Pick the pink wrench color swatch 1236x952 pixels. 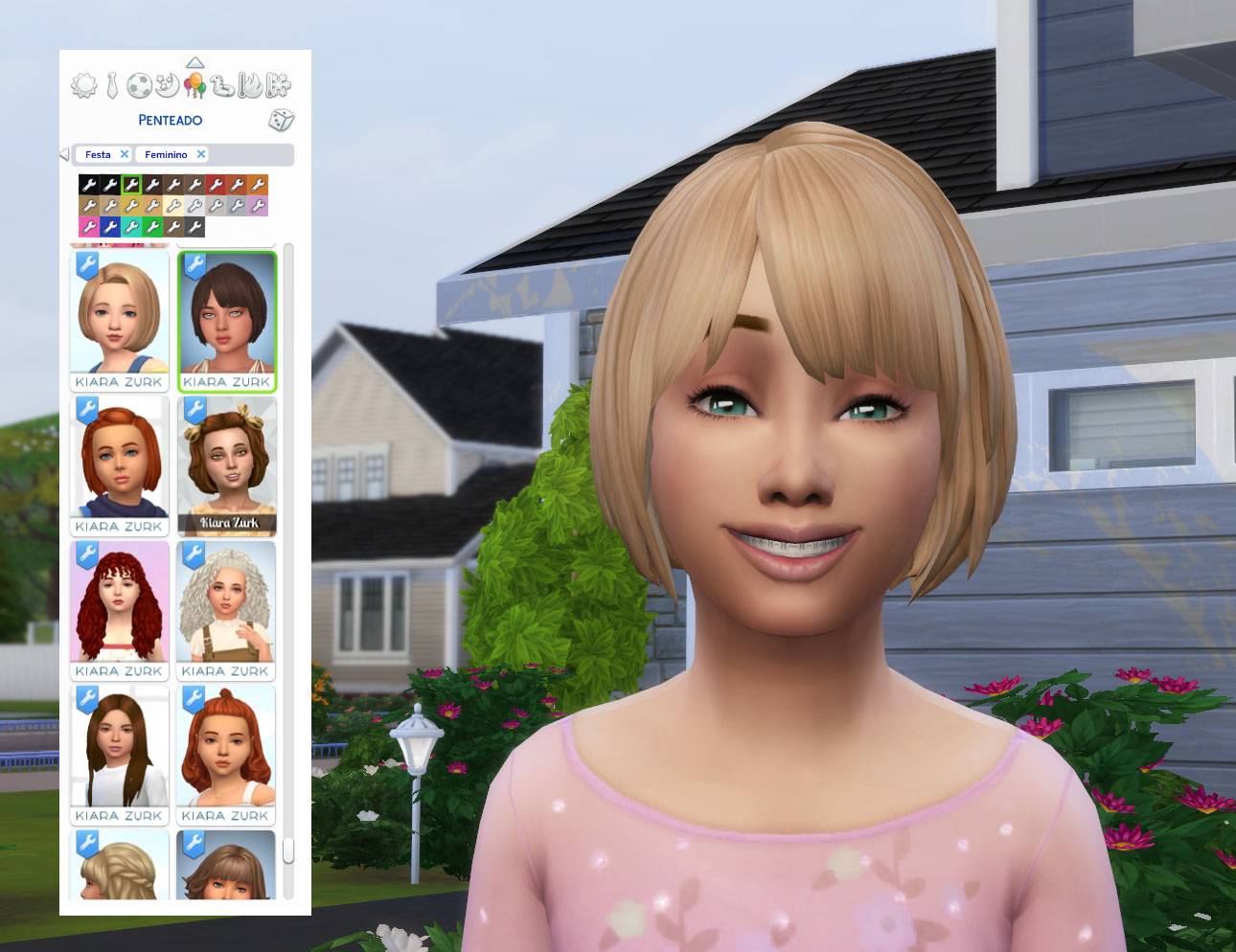point(89,228)
